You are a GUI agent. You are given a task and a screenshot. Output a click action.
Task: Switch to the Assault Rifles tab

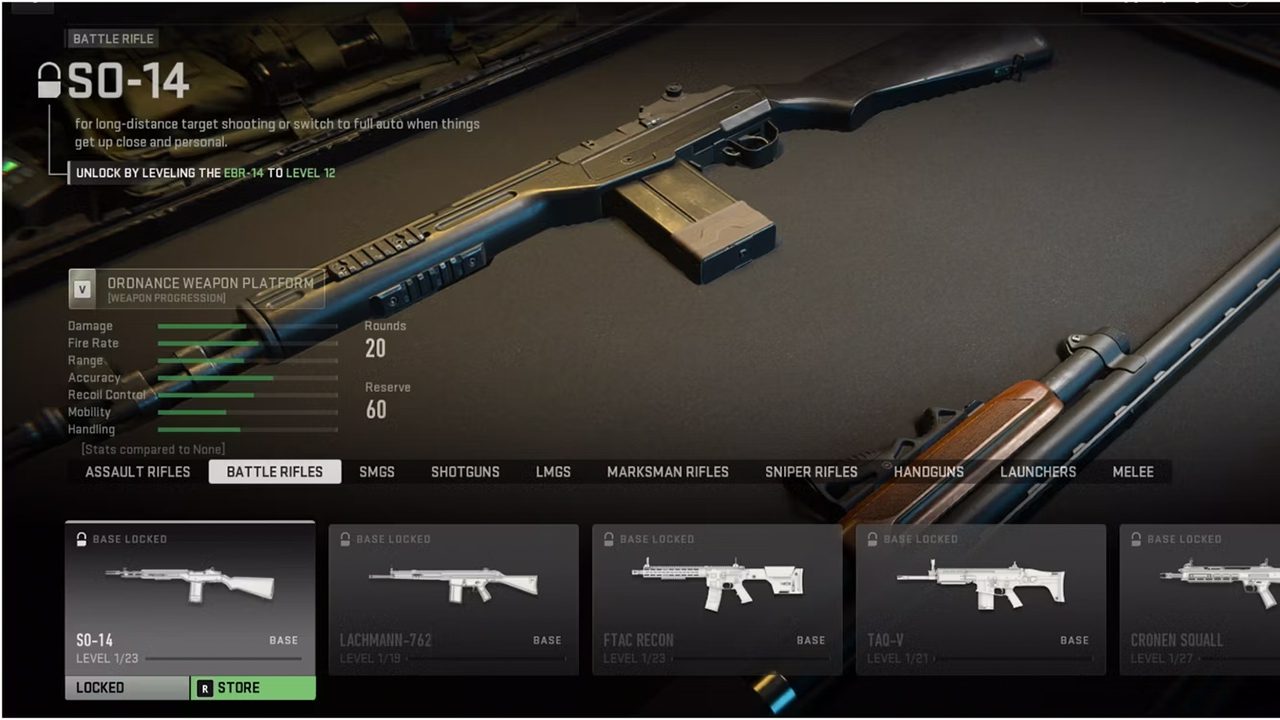pos(137,472)
